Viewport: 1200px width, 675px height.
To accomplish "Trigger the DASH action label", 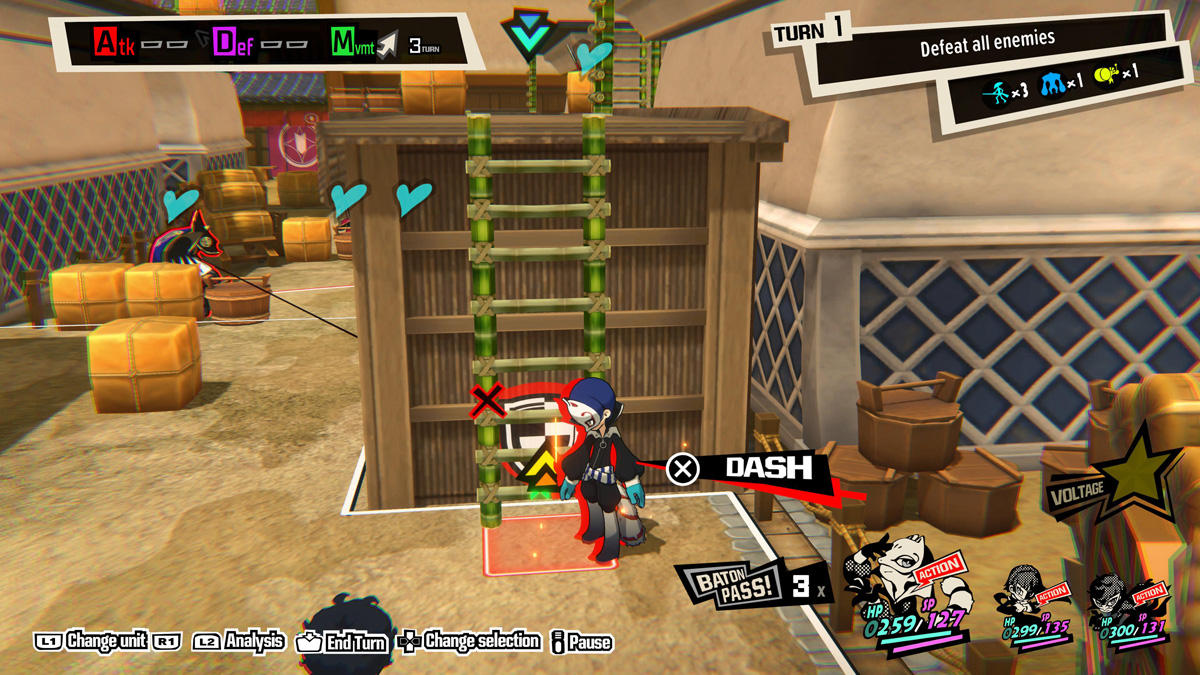I will pos(768,468).
